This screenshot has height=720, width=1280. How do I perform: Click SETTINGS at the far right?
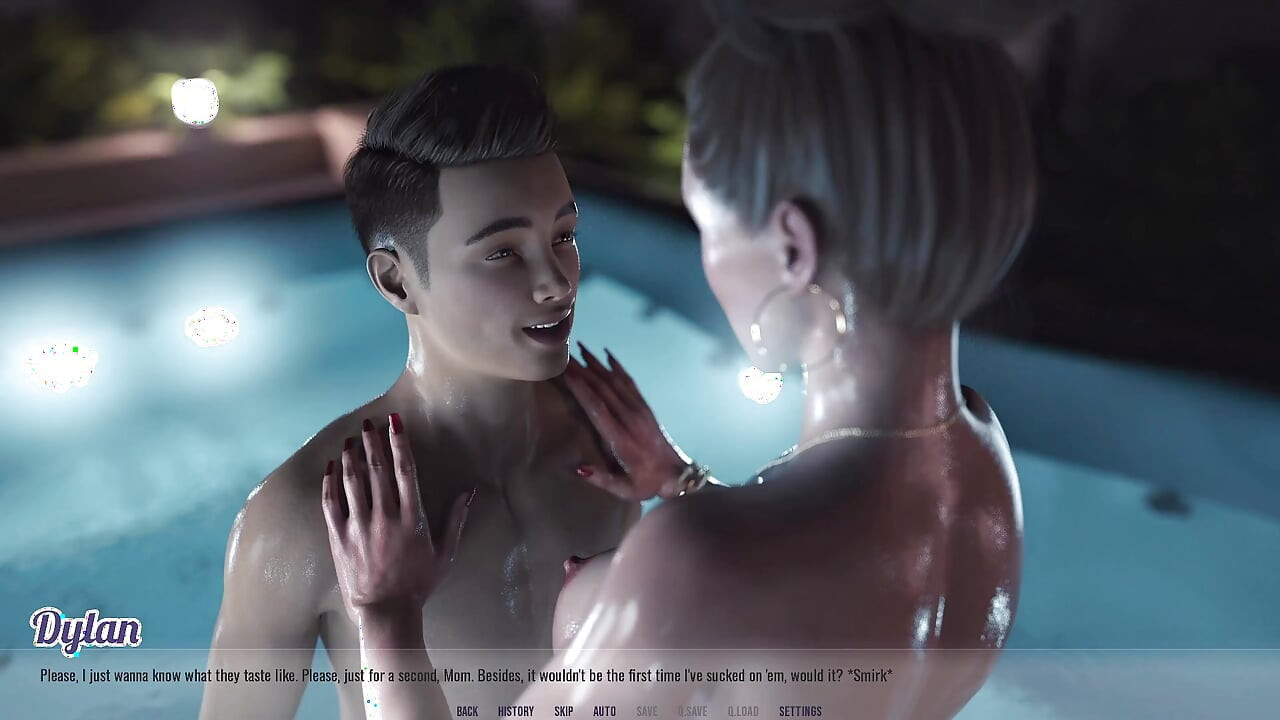800,712
